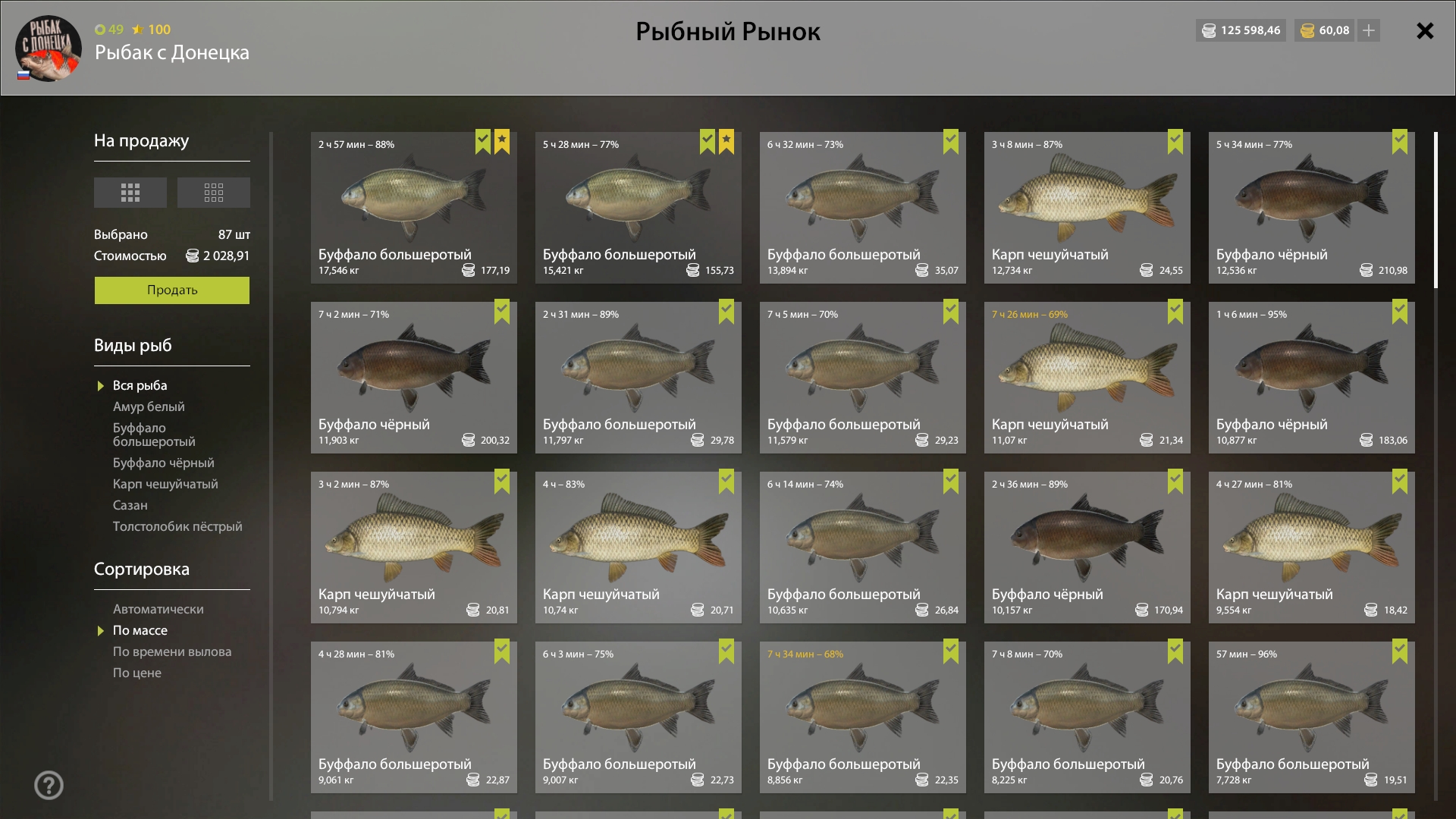
Task: Choose the Сазан species filter
Action: tap(130, 506)
